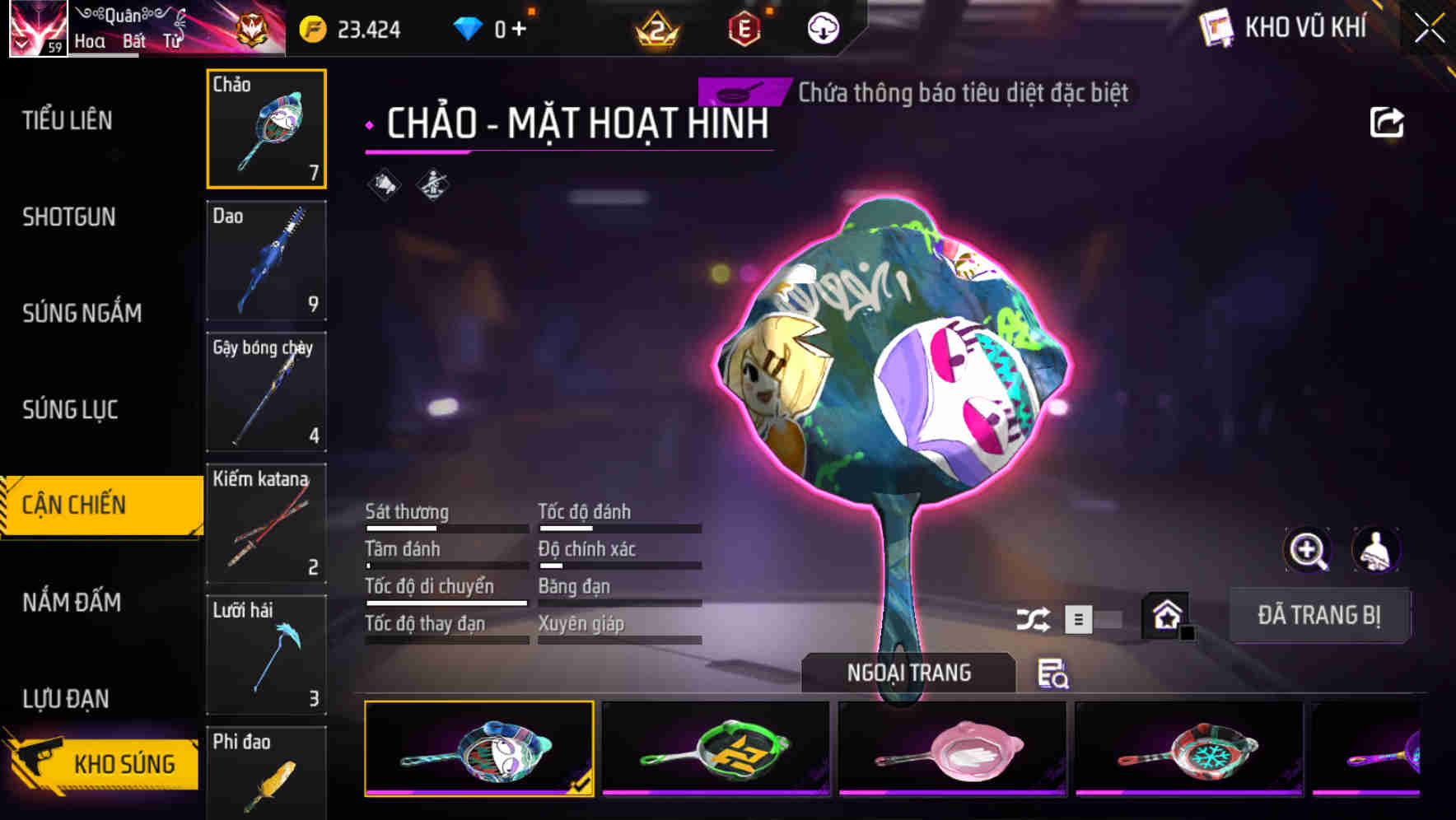Click the magnifier zoom preview icon

coord(1306,550)
